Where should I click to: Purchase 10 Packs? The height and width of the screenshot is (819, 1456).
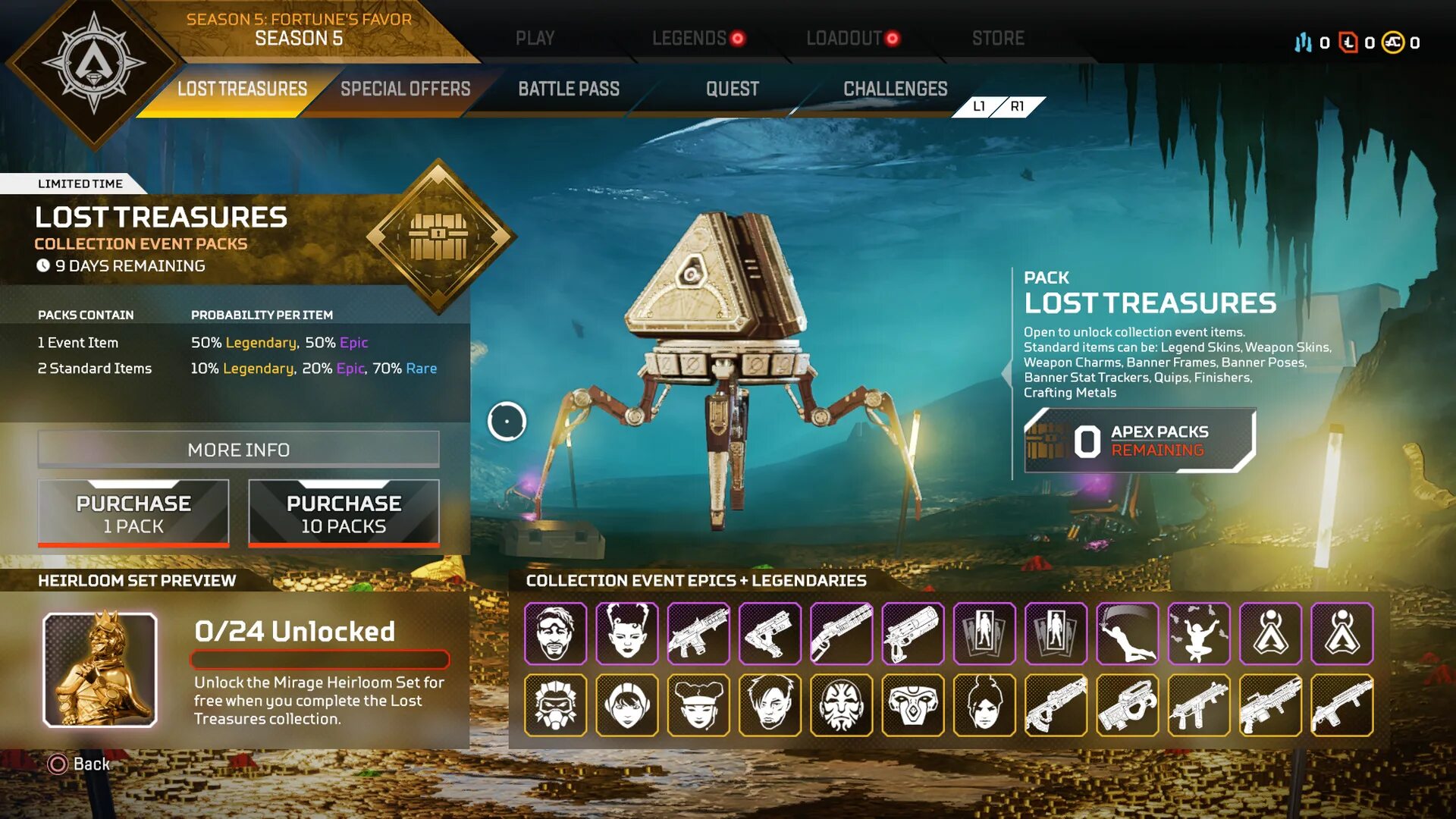pyautogui.click(x=344, y=513)
